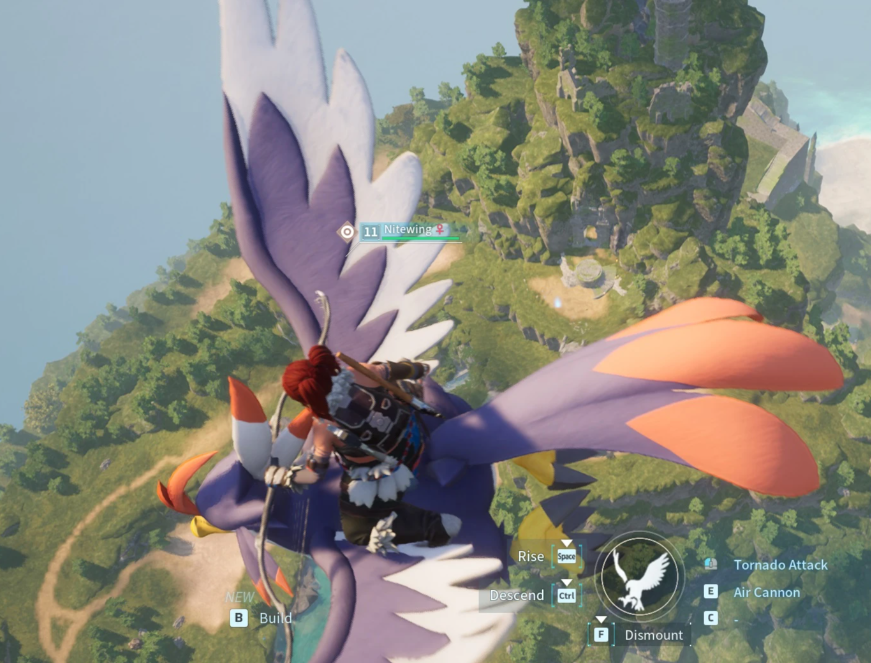Screen dimensions: 871x663
Task: Click the Dismount label
Action: click(653, 635)
